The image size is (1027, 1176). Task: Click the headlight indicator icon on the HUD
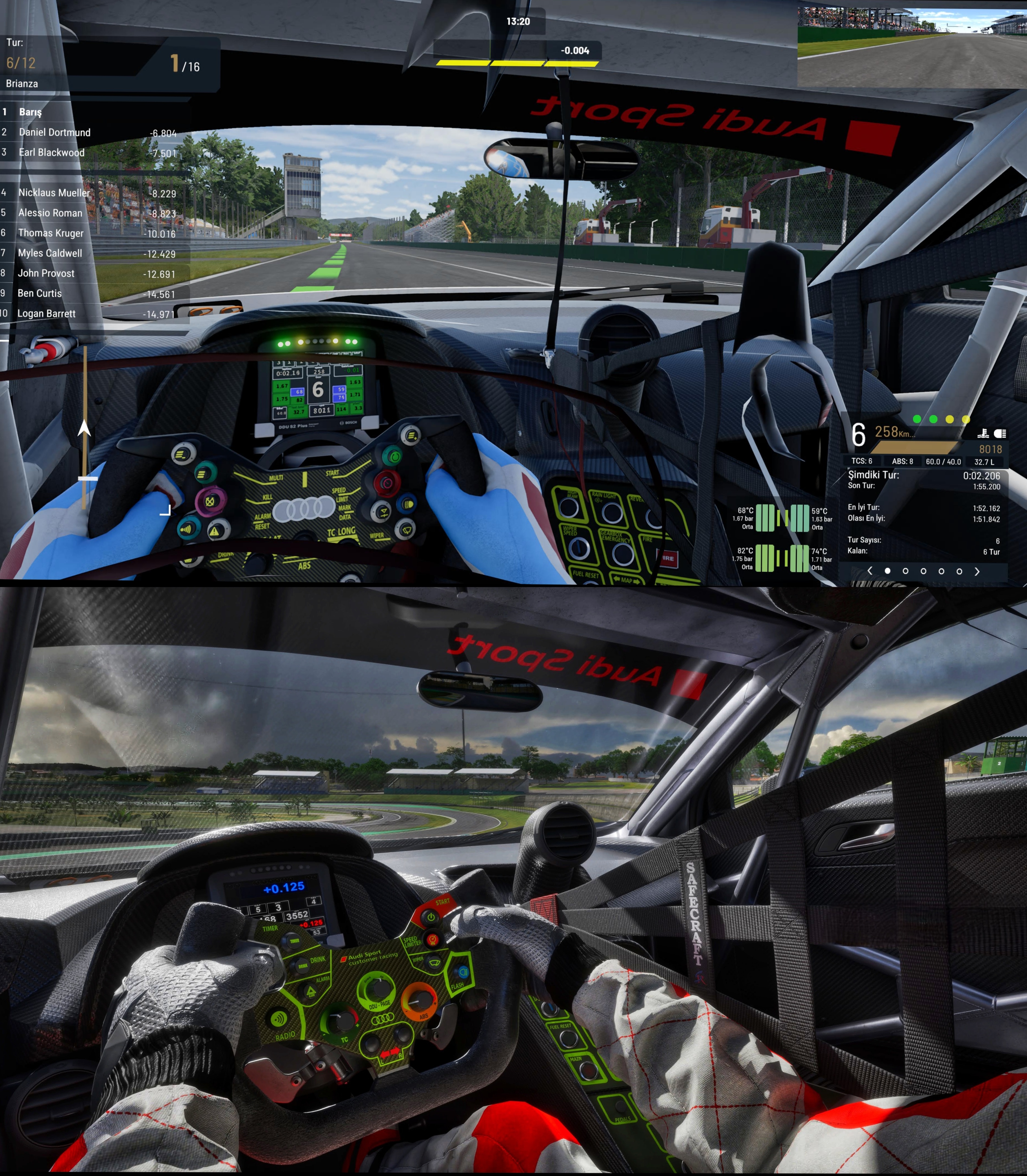click(1000, 433)
